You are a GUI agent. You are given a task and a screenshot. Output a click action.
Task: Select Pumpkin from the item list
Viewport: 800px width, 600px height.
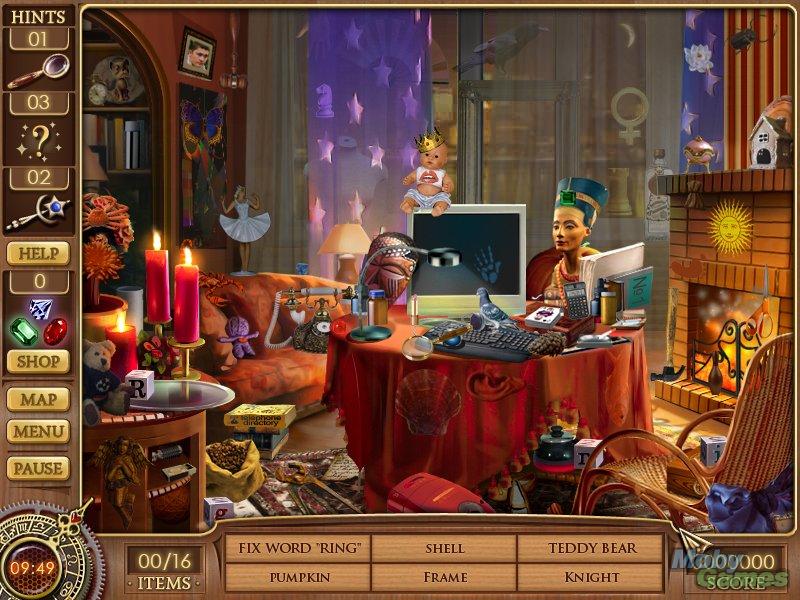pyautogui.click(x=298, y=577)
